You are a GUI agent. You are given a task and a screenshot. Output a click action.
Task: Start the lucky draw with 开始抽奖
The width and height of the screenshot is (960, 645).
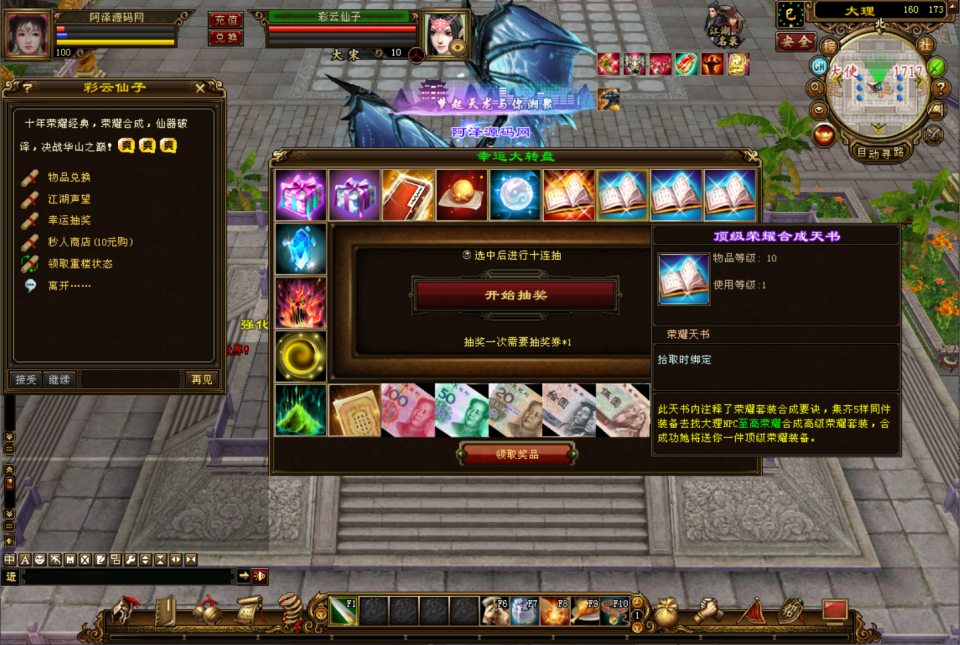516,296
